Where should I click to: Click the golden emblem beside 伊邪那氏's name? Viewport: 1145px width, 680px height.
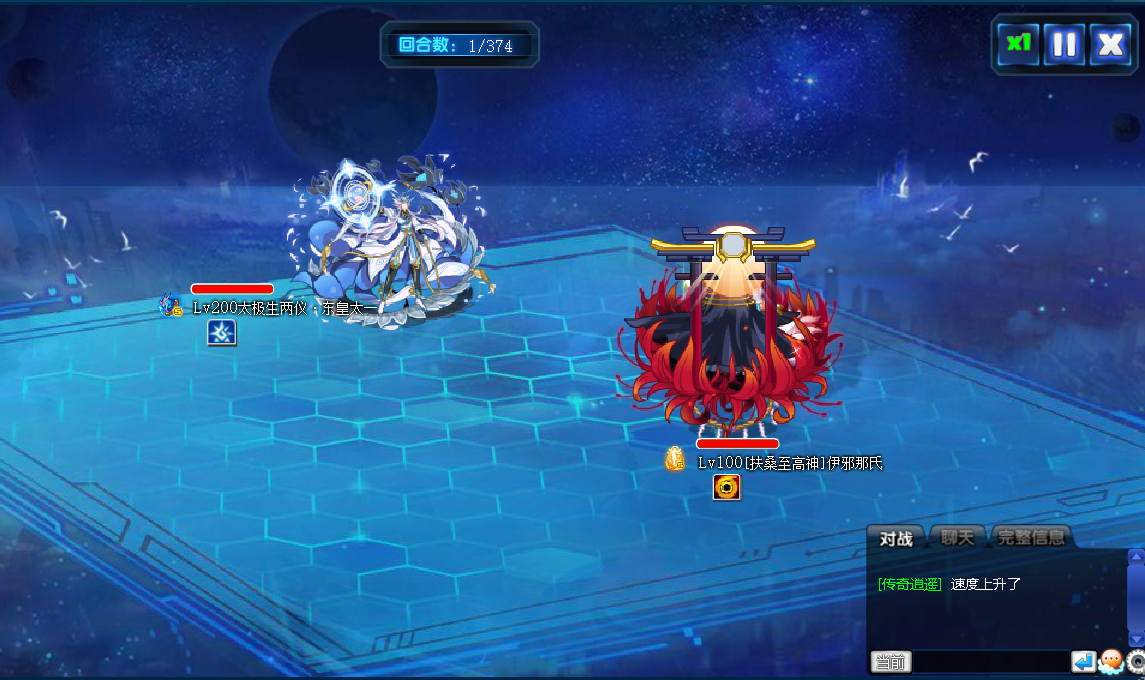(676, 459)
